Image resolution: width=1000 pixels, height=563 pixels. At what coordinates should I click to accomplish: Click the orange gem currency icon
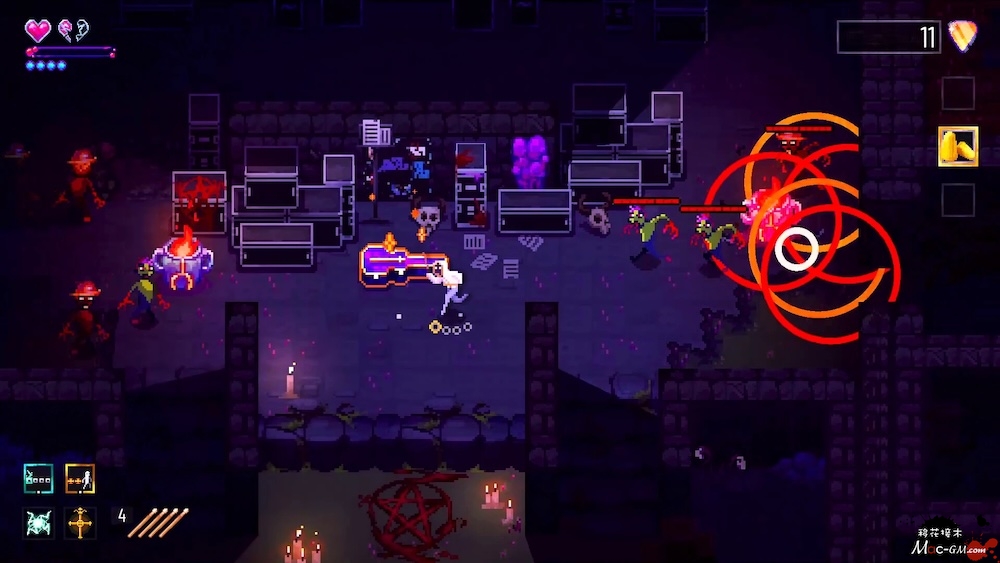click(x=963, y=37)
